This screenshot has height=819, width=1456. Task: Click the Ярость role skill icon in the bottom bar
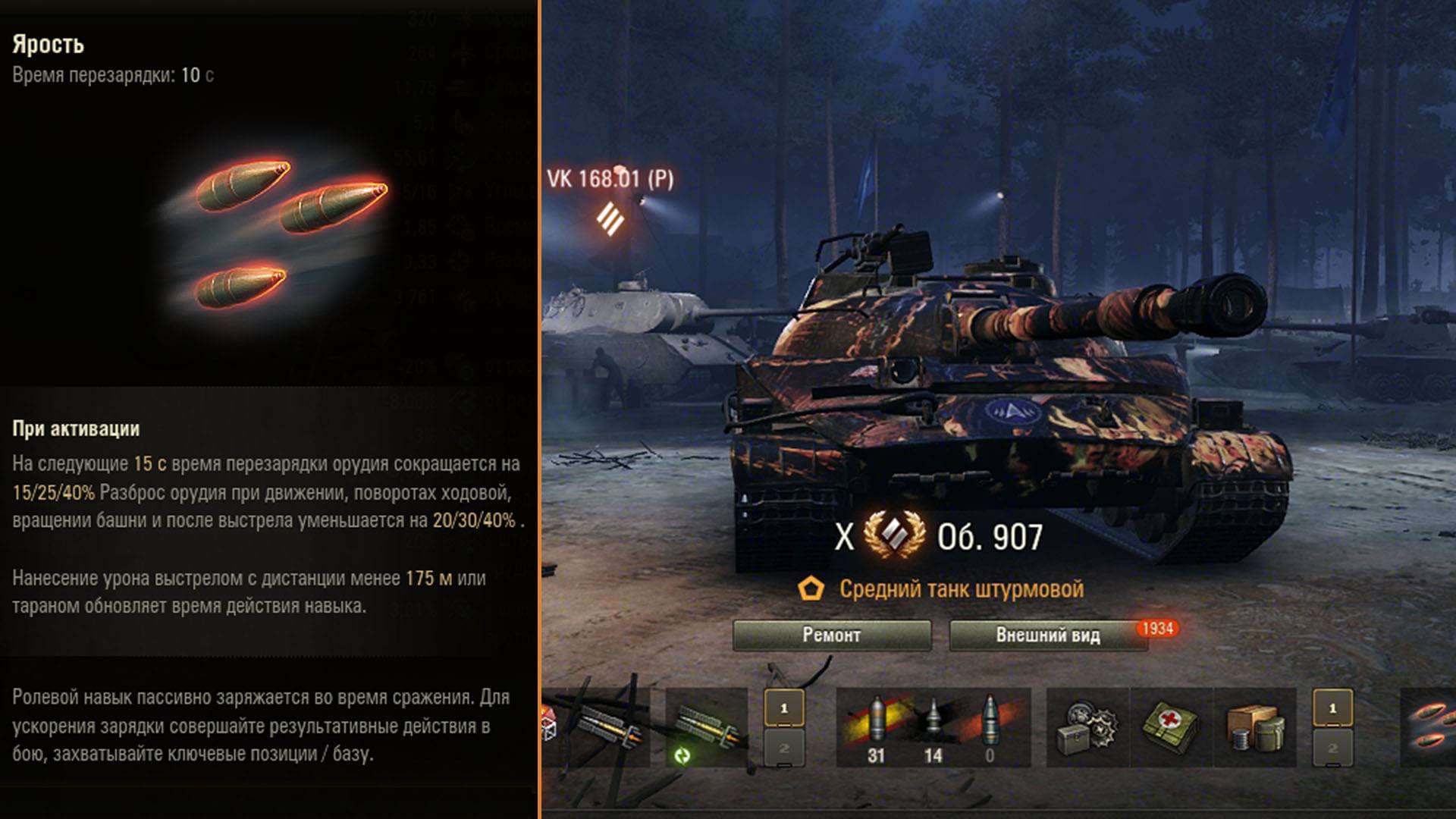click(1429, 727)
